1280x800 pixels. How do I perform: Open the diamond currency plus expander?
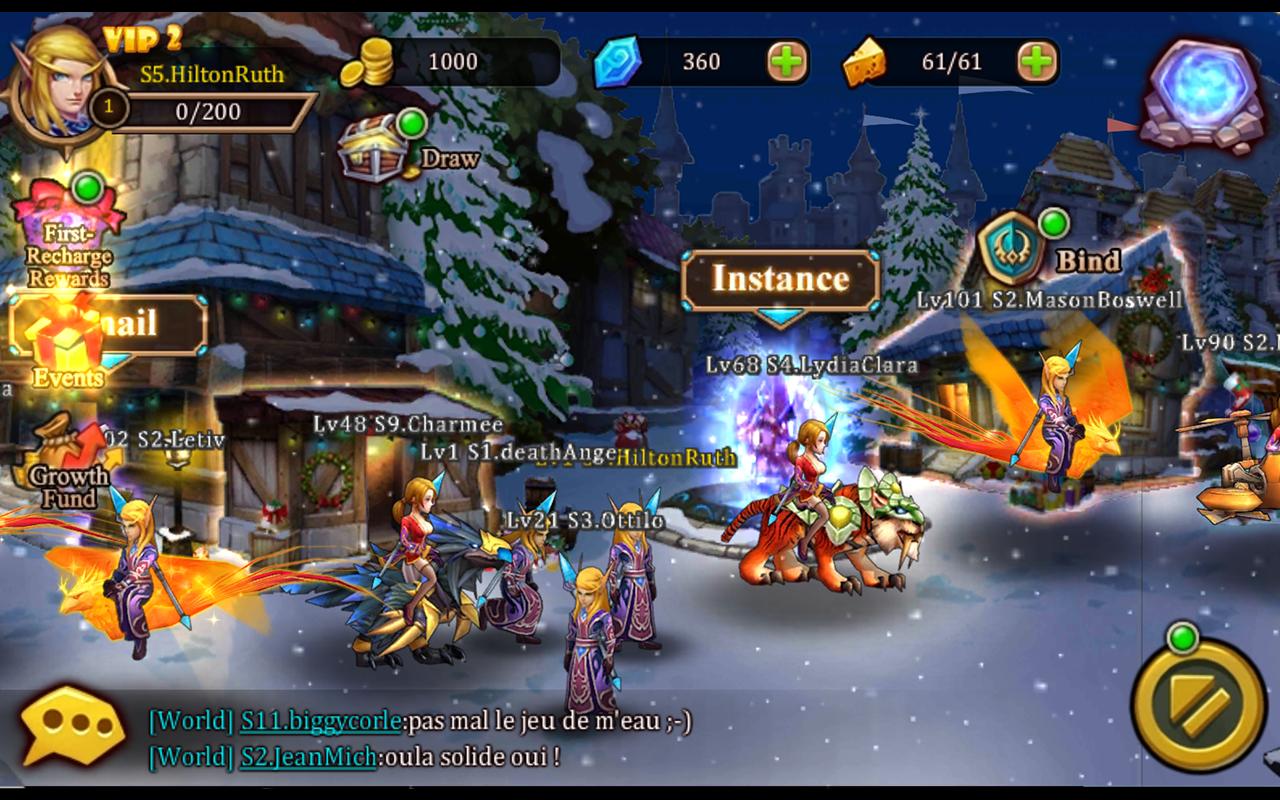click(790, 61)
